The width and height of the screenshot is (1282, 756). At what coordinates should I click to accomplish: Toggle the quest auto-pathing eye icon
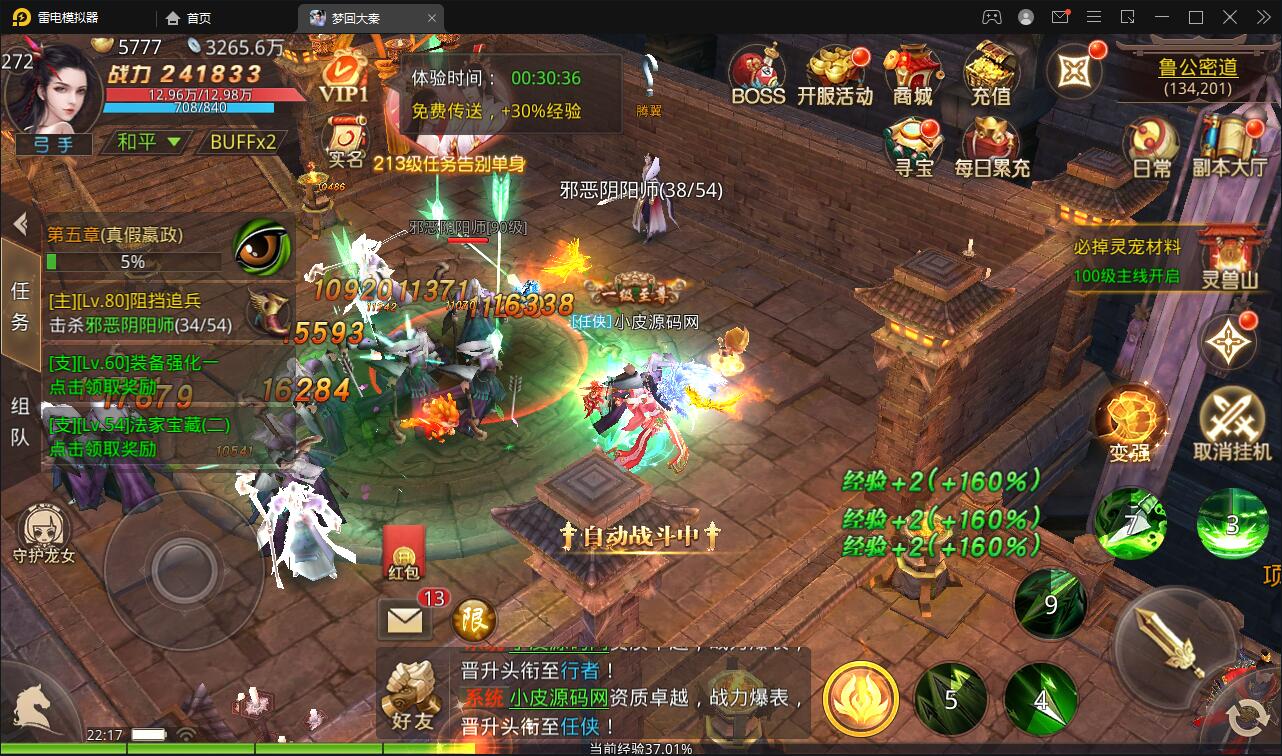(262, 245)
